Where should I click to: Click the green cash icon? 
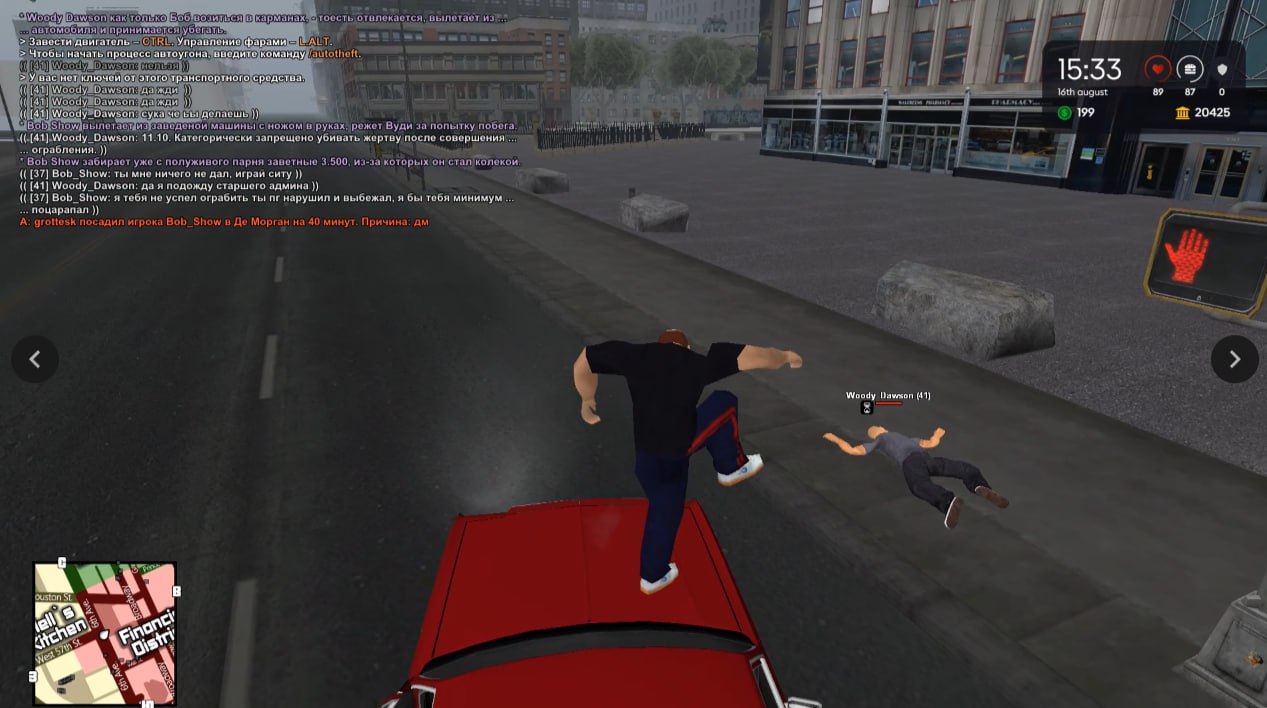(1064, 113)
